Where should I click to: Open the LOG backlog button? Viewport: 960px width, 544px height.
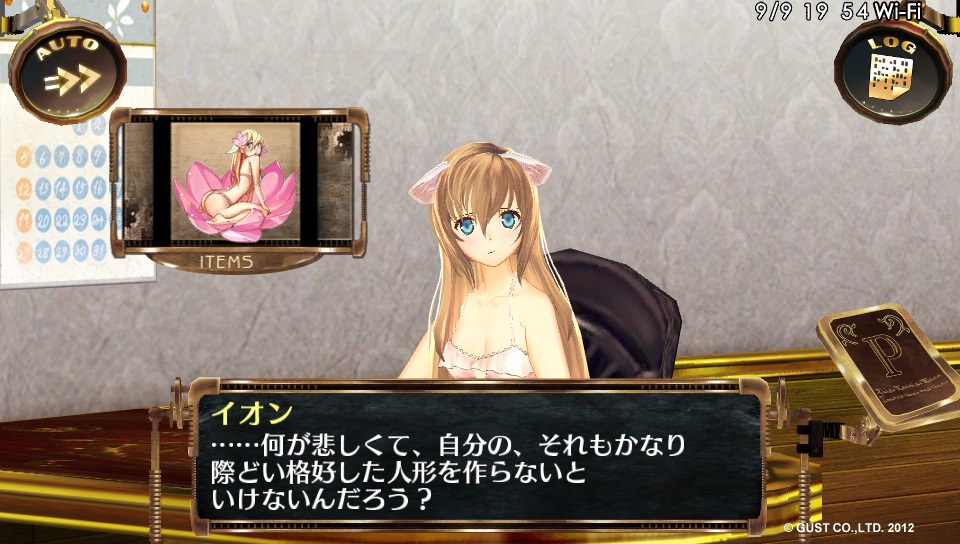[x=890, y=70]
